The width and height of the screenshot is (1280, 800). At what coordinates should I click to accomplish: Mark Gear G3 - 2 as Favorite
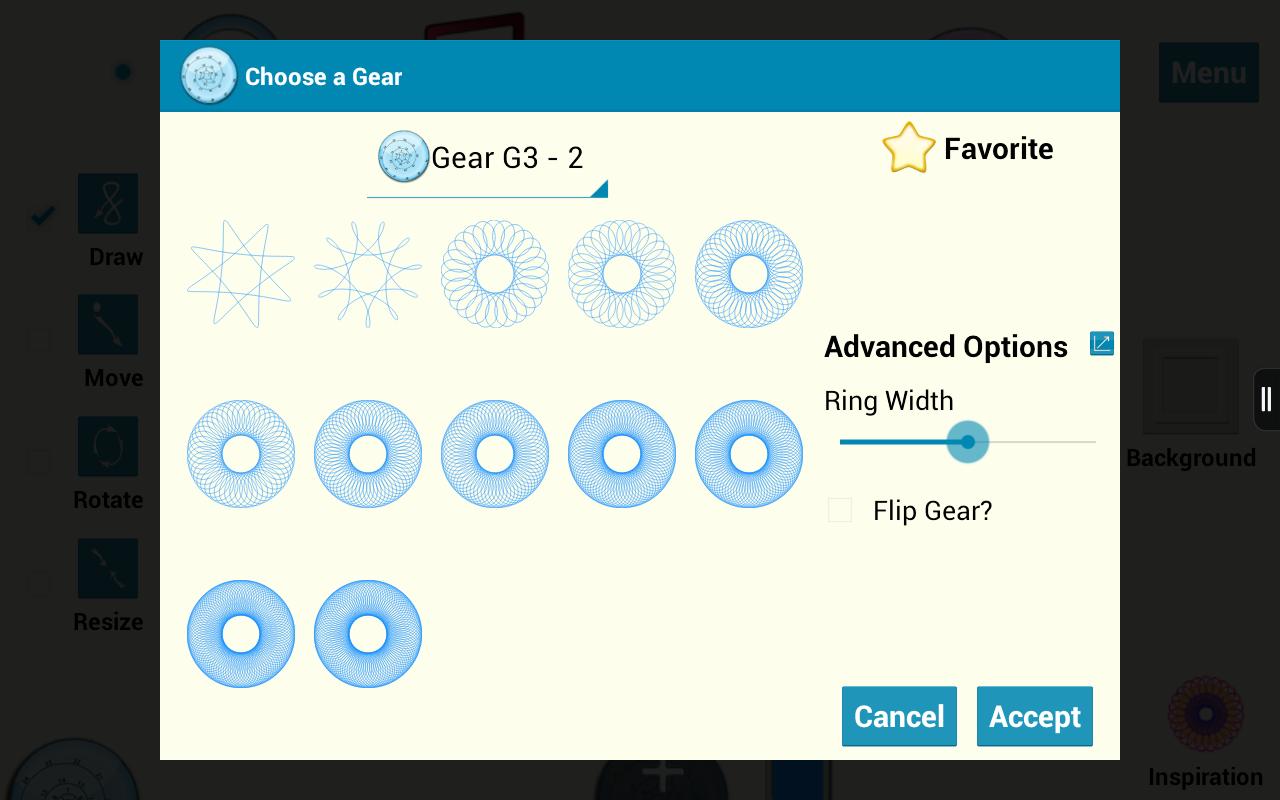click(909, 147)
